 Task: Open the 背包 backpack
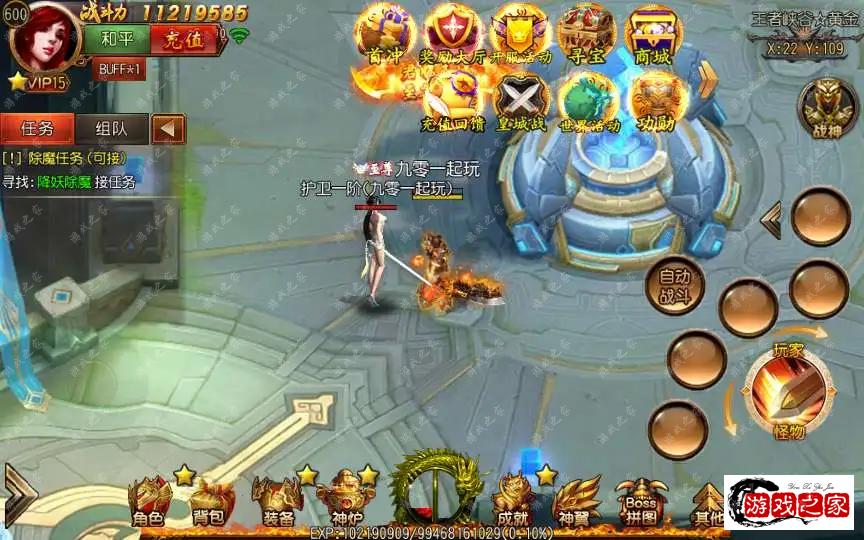[x=208, y=502]
